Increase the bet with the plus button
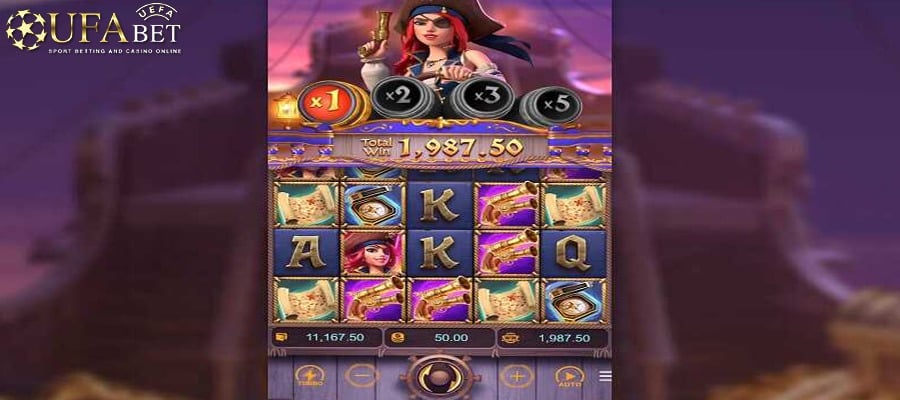Viewport: 900px width, 400px height. pos(516,377)
